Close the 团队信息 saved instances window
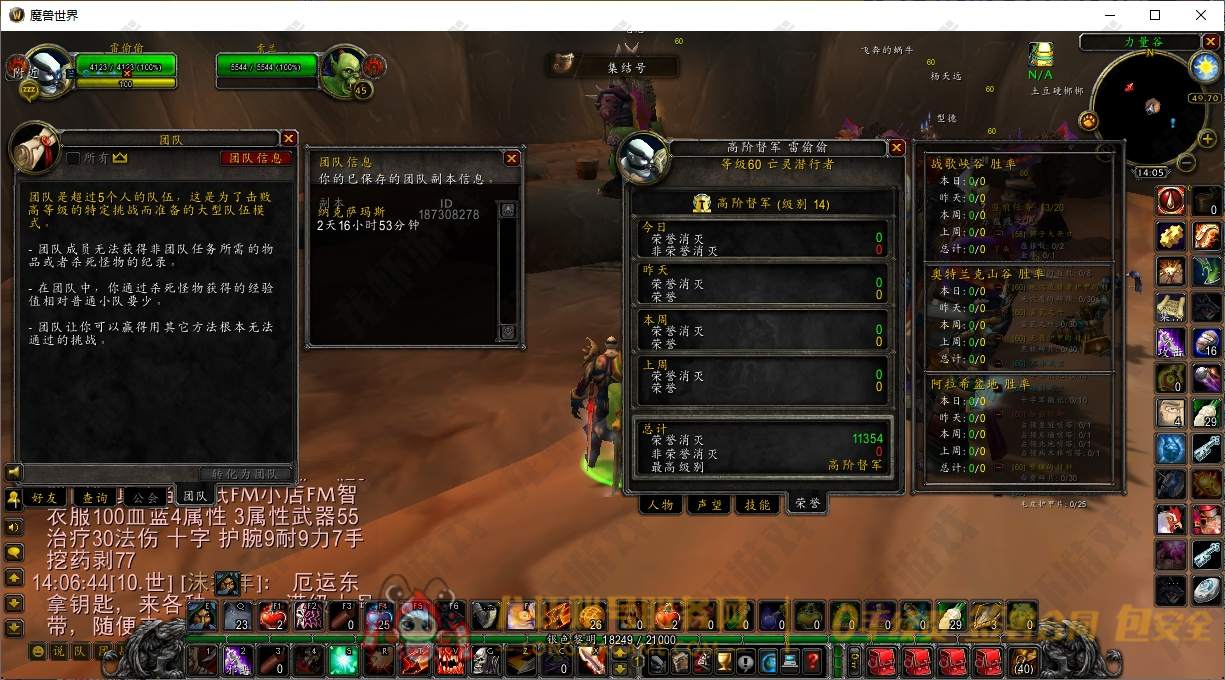Screen dimensions: 1225x680 [511, 158]
